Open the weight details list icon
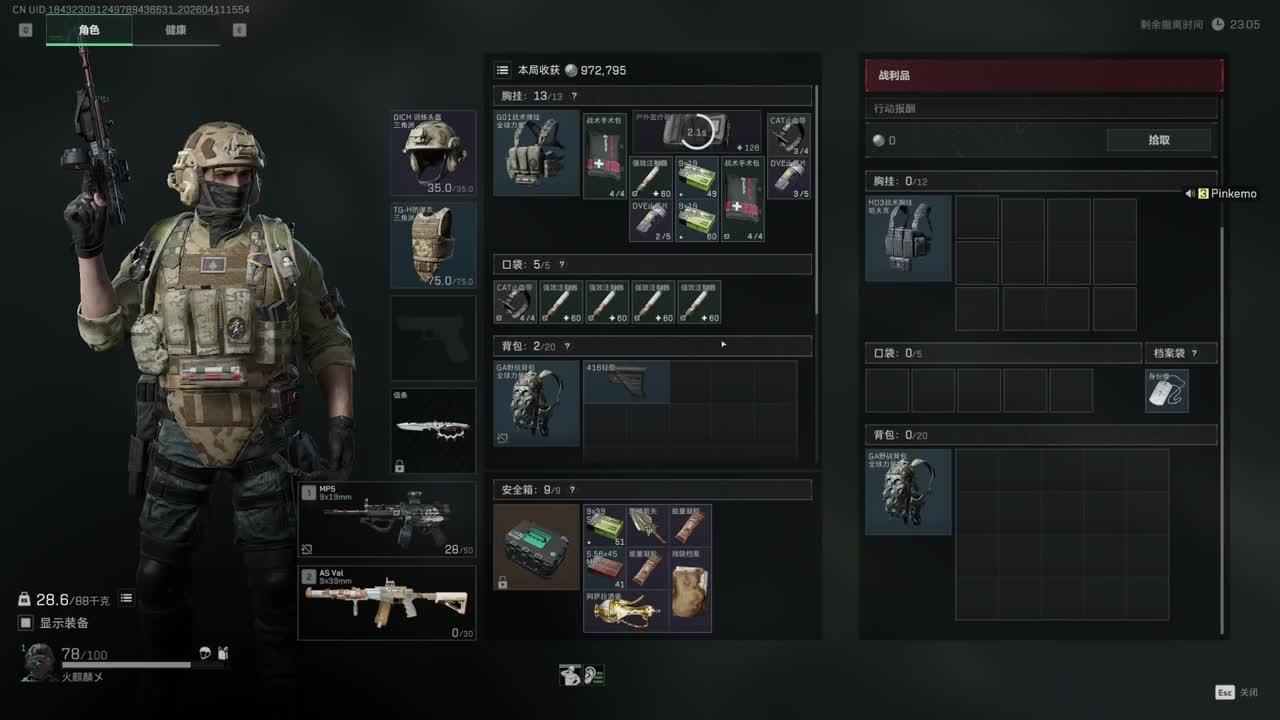This screenshot has width=1280, height=720. (127, 599)
